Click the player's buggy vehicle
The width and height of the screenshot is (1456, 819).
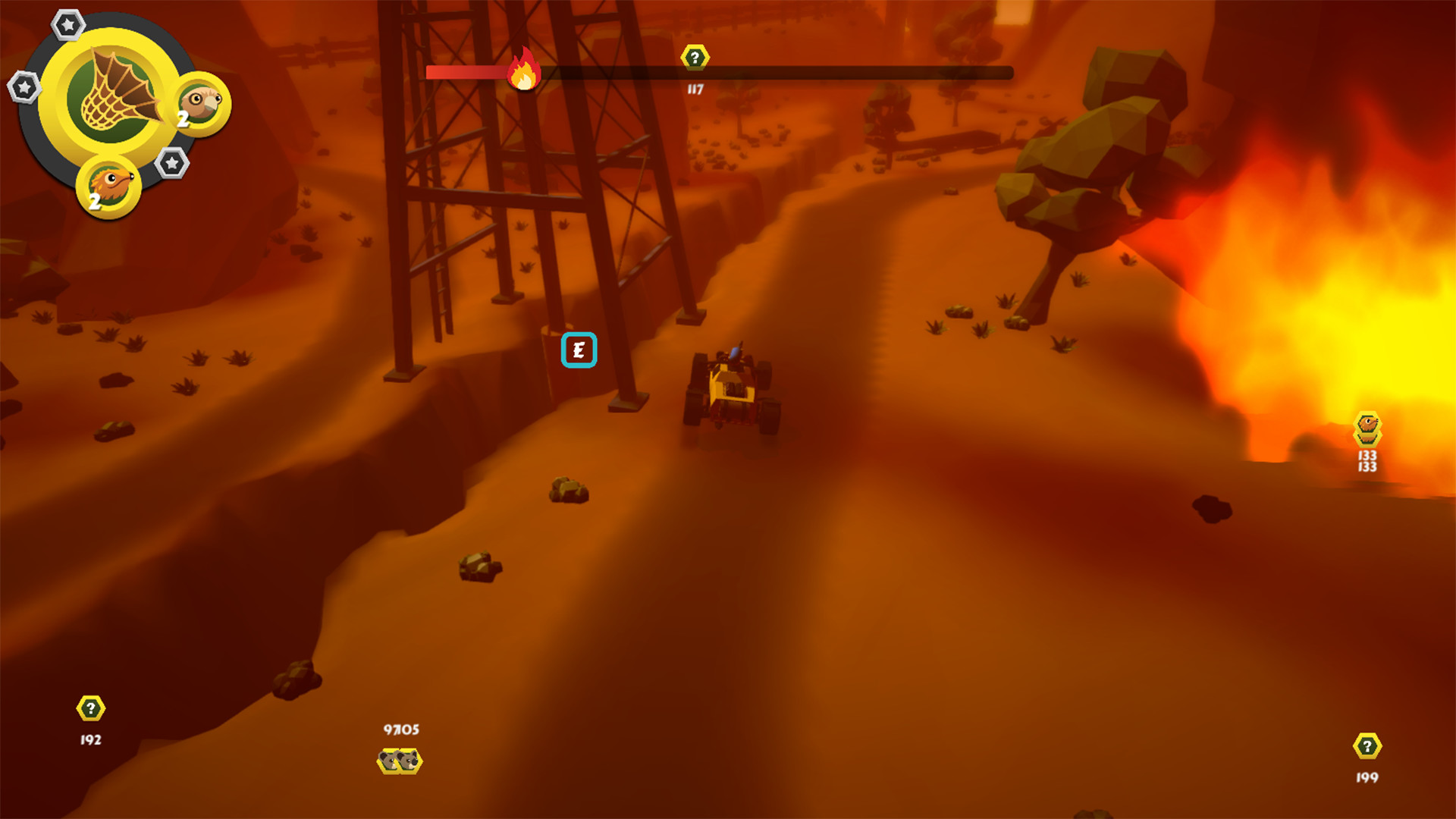coord(732,387)
